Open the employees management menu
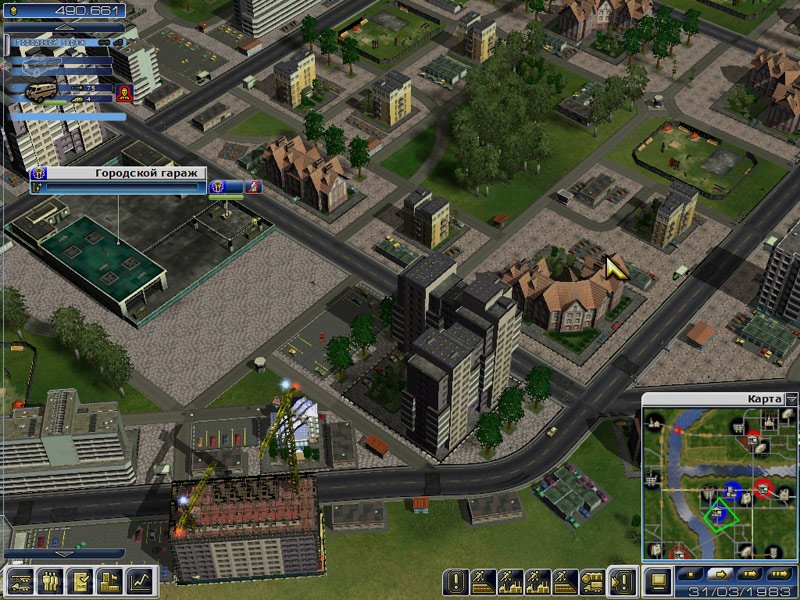This screenshot has height=600, width=800. 50,580
